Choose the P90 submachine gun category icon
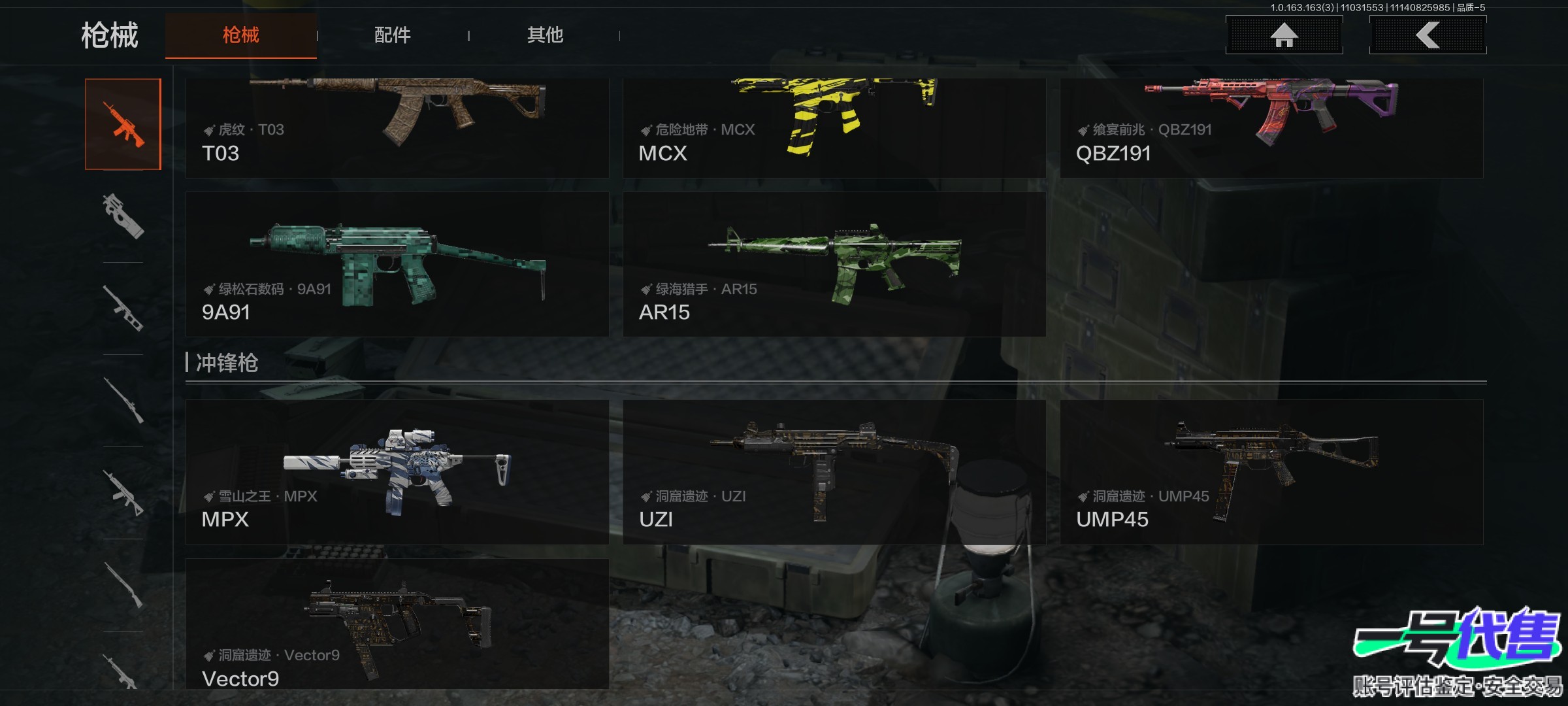This screenshot has width=1568, height=706. (123, 216)
